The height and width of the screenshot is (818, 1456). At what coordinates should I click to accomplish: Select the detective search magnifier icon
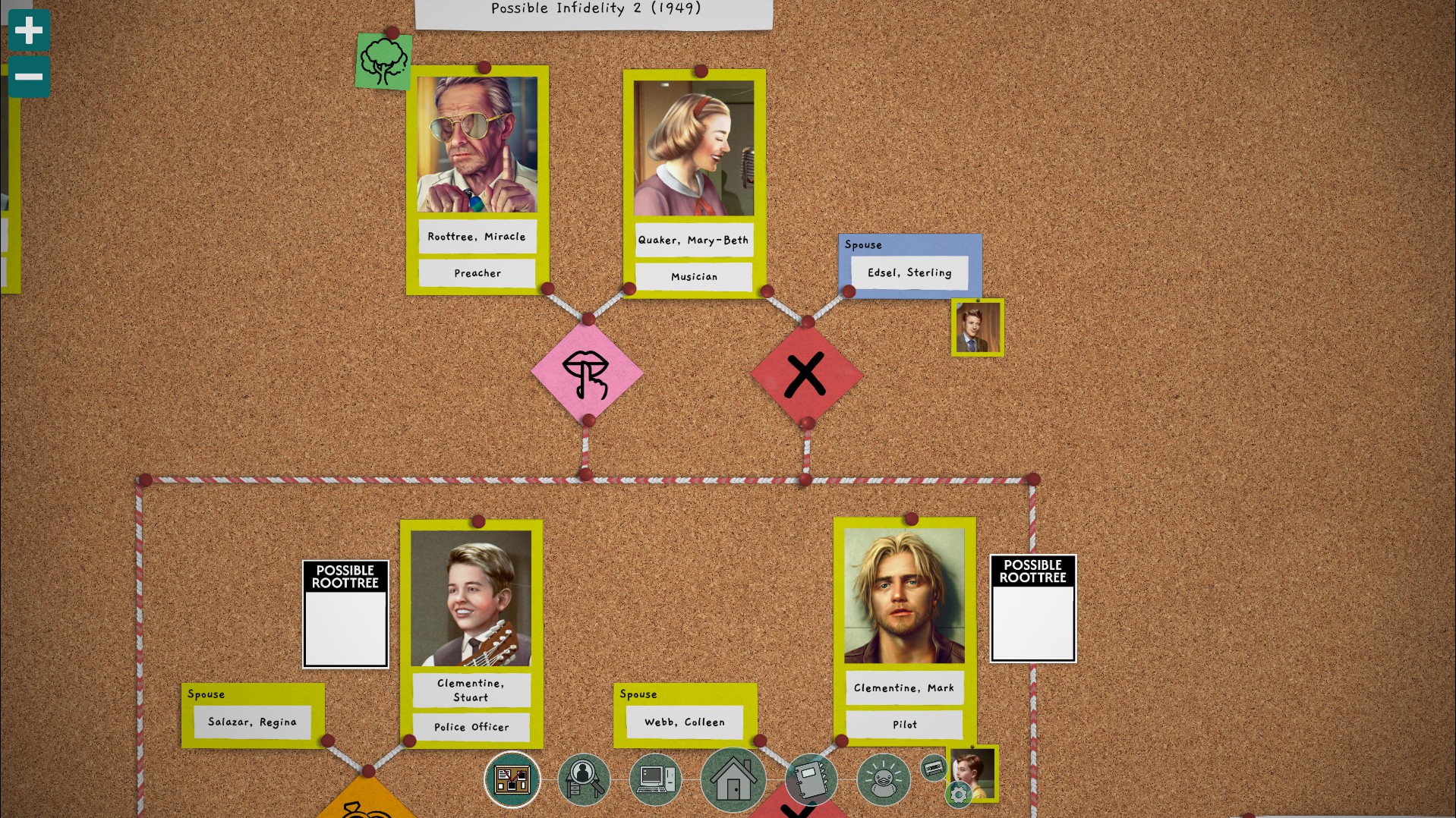pos(583,779)
